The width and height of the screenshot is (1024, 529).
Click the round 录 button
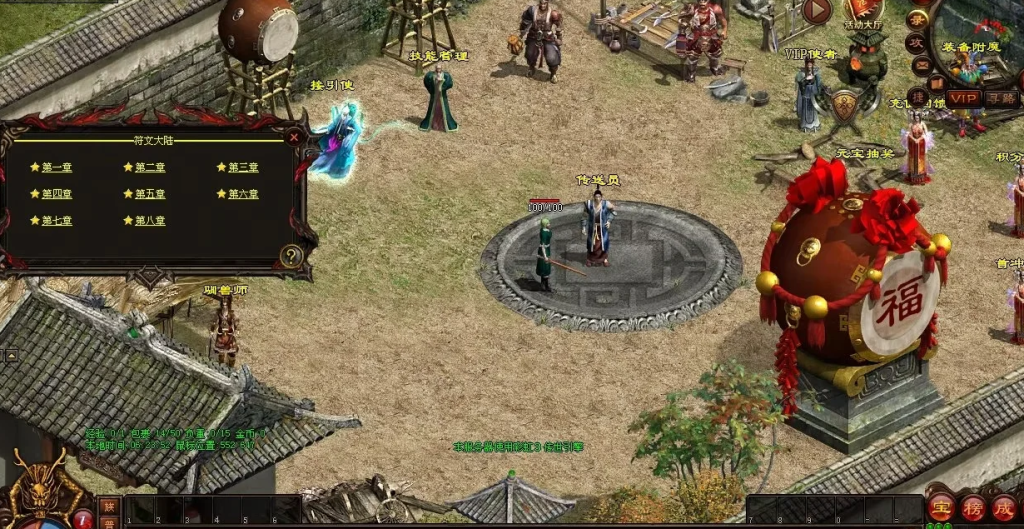916,20
